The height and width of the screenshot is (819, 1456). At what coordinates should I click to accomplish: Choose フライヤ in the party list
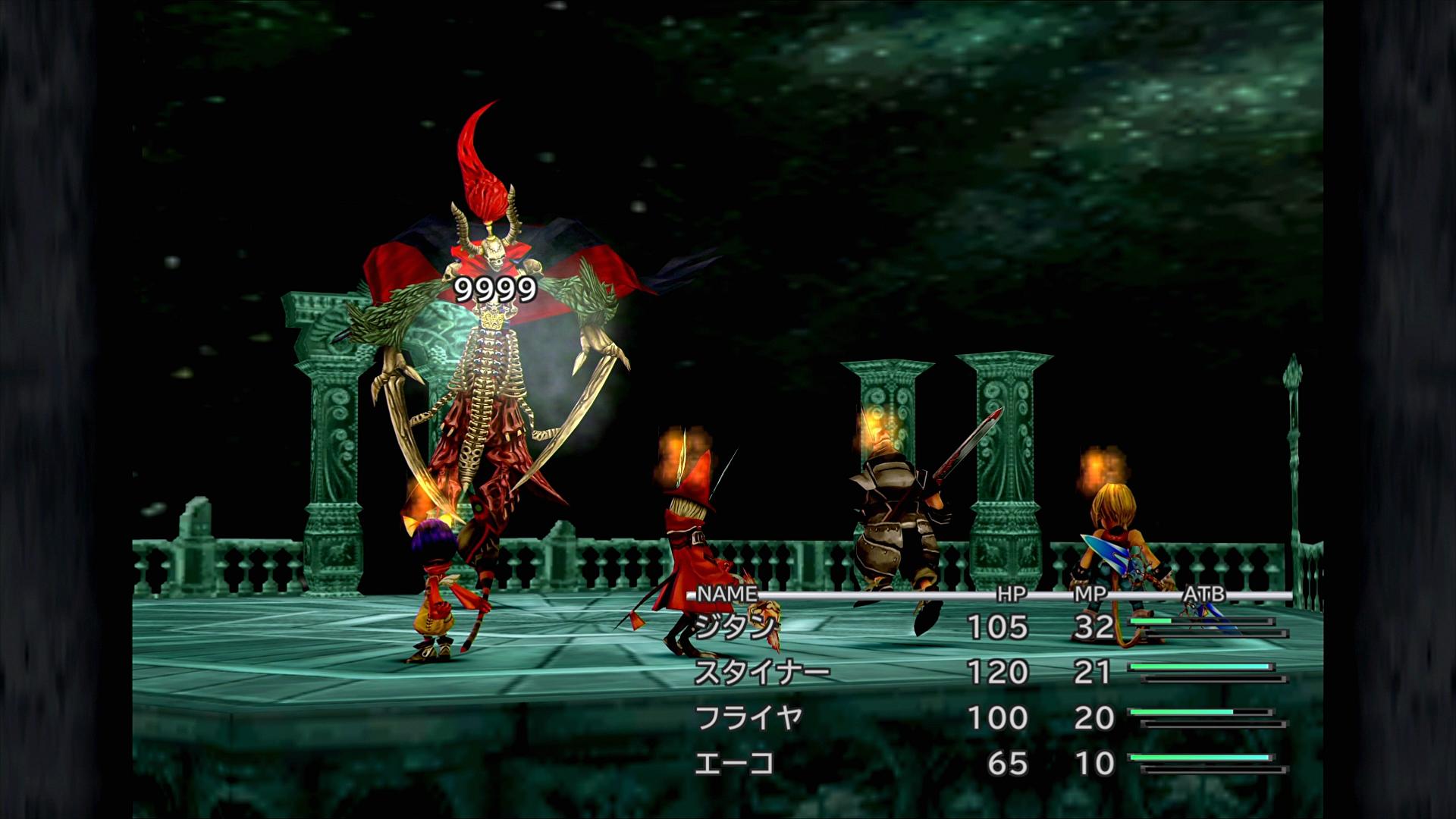pos(748,718)
